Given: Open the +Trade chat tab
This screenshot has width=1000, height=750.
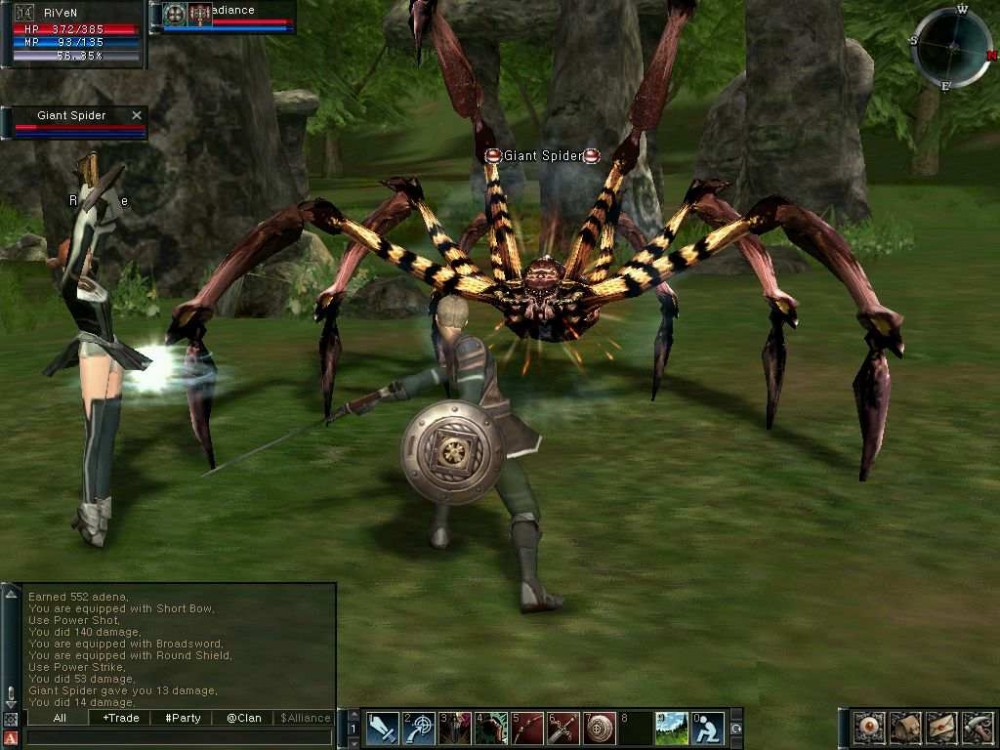Looking at the screenshot, I should pos(121,718).
